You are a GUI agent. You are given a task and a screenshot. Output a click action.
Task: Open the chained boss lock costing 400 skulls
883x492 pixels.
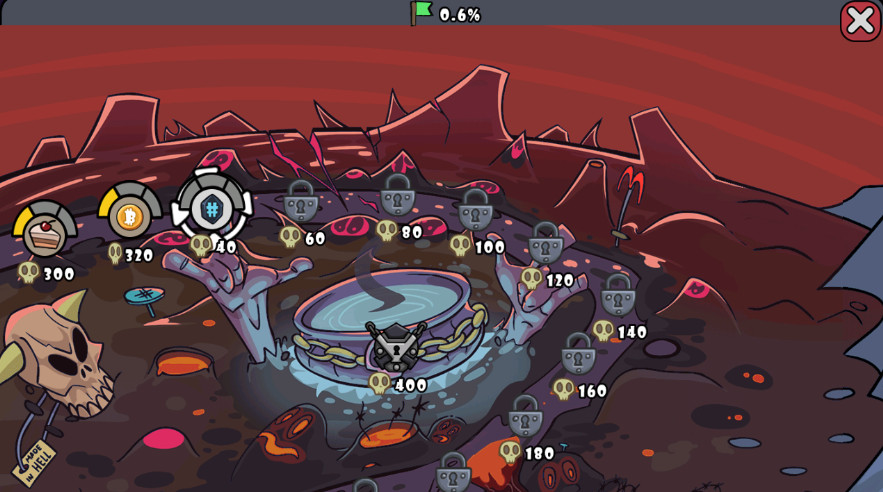[x=397, y=347]
